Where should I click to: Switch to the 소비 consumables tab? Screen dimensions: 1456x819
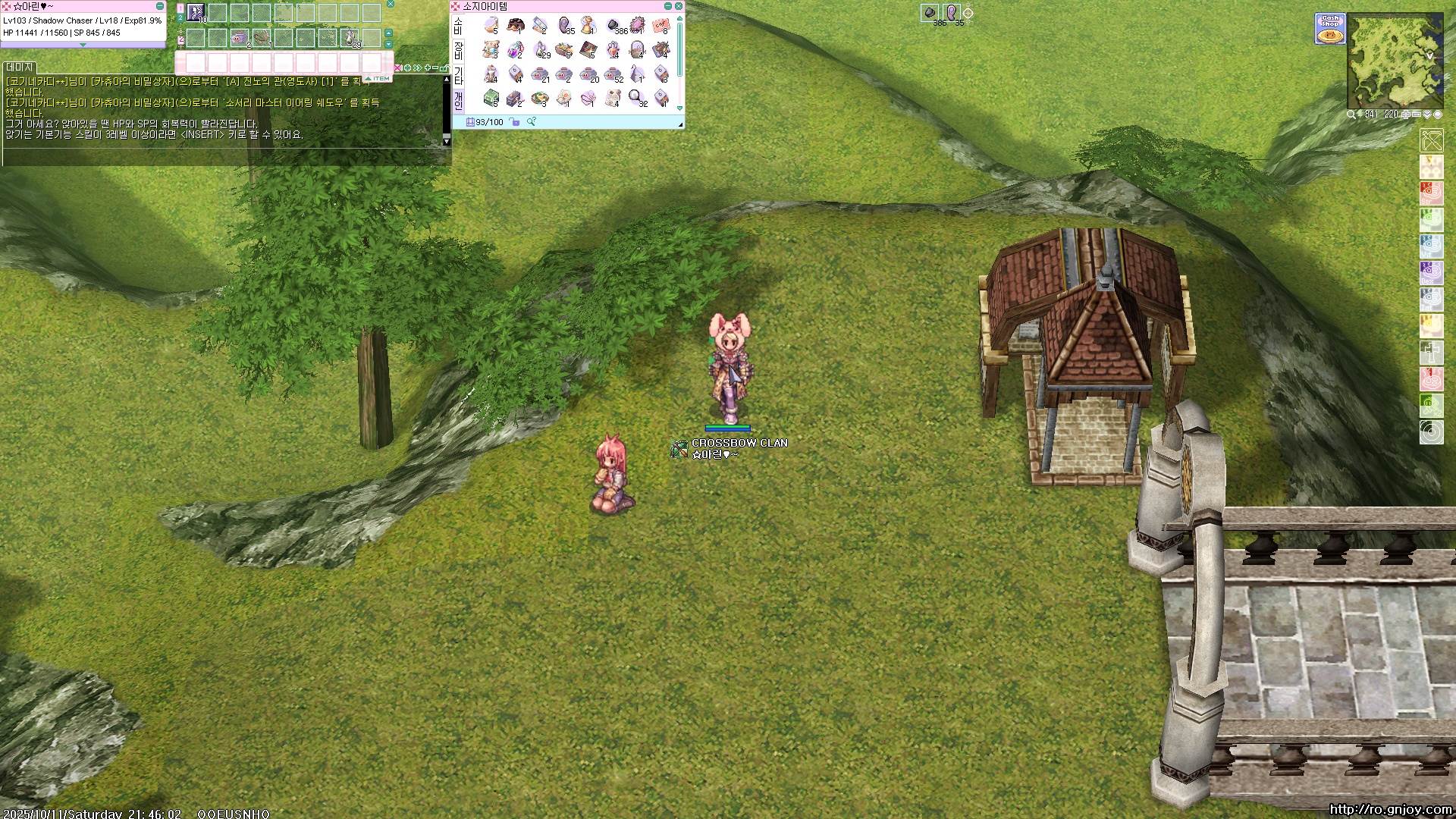pyautogui.click(x=458, y=27)
